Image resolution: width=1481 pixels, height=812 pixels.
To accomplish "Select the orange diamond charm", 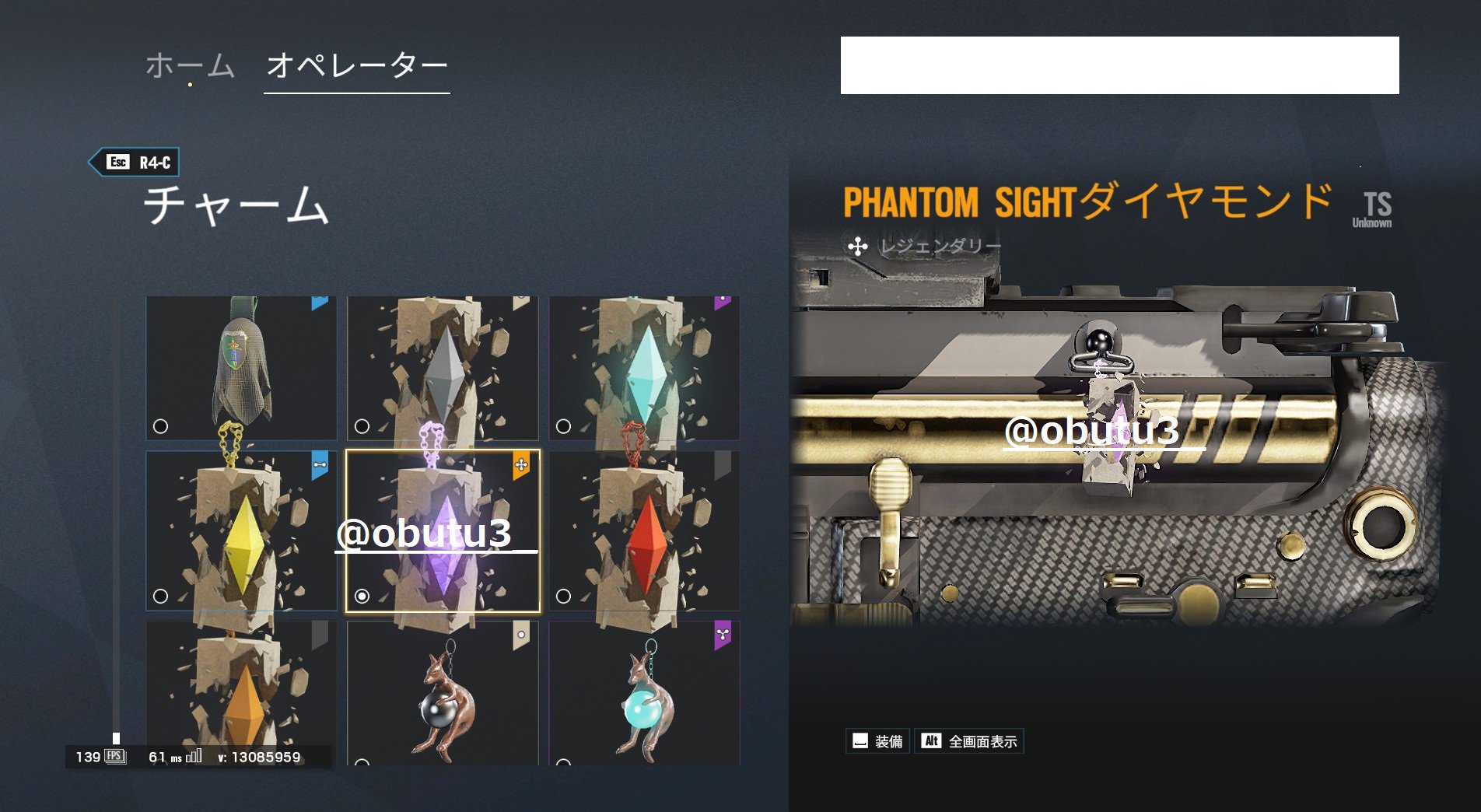I will pos(242,692).
